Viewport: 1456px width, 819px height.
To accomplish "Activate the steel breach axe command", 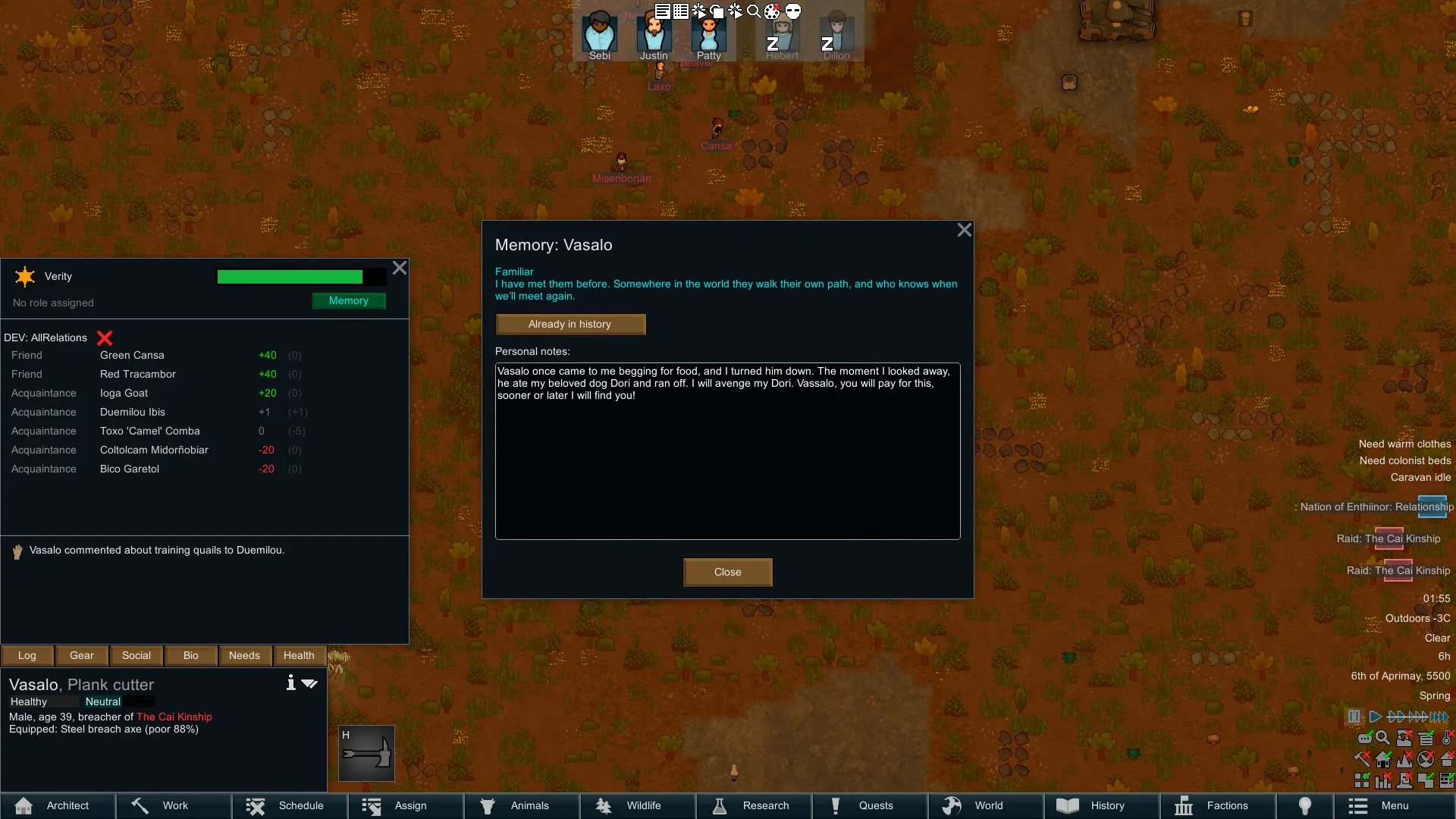I will (x=366, y=753).
